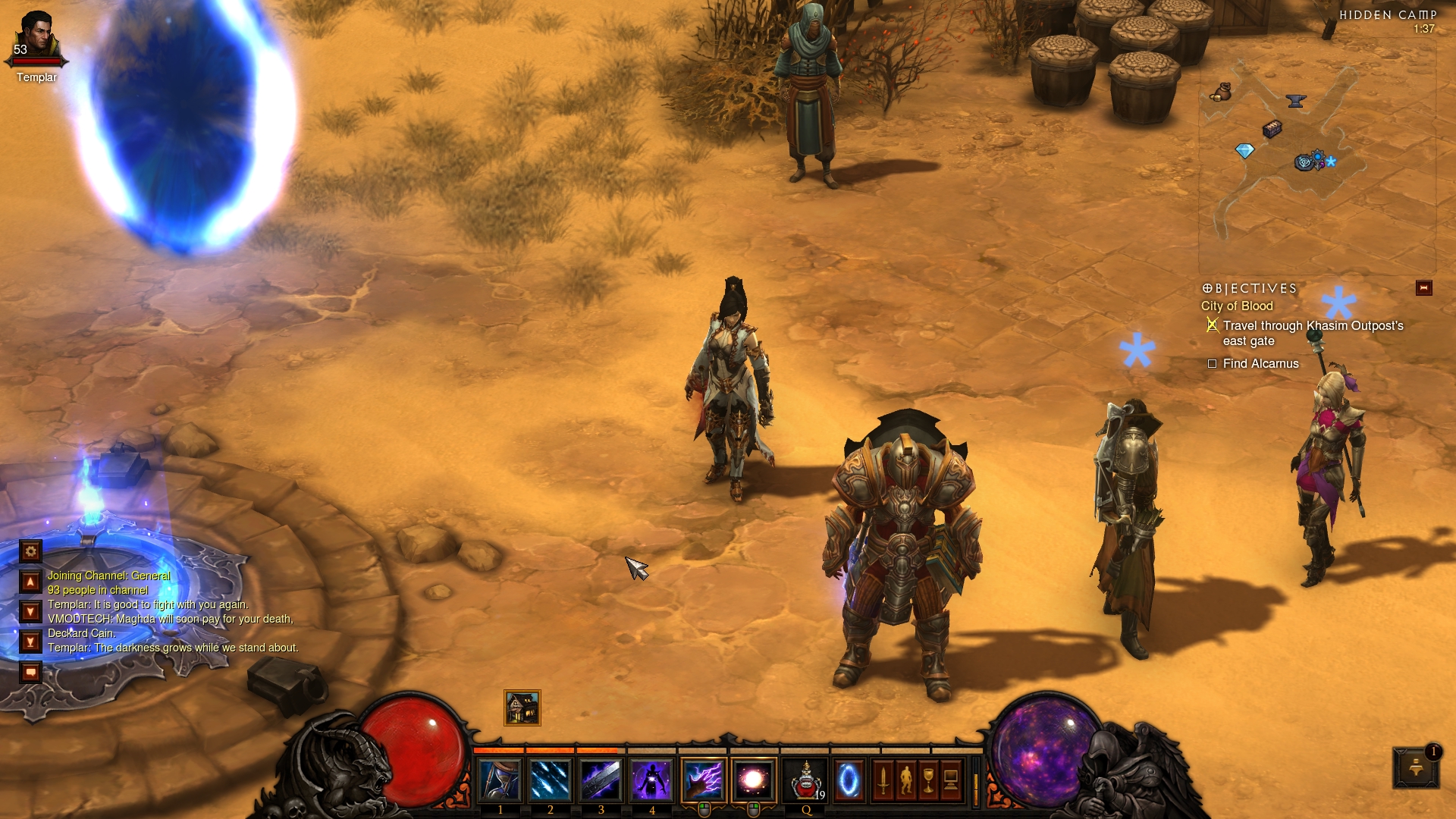Open chat settings gear button
Viewport: 1456px width, 819px height.
coord(30,551)
